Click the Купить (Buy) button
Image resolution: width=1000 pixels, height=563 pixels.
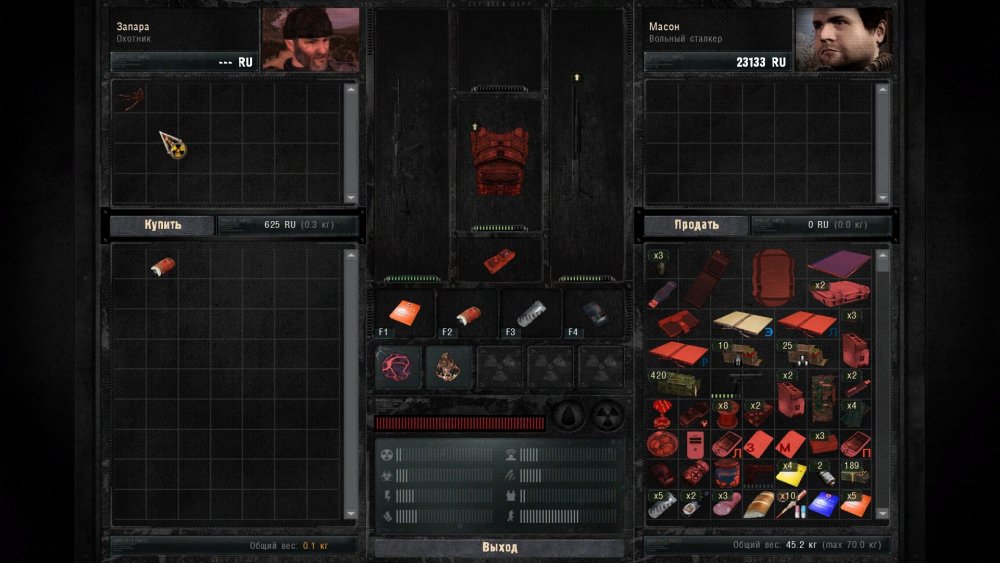163,225
